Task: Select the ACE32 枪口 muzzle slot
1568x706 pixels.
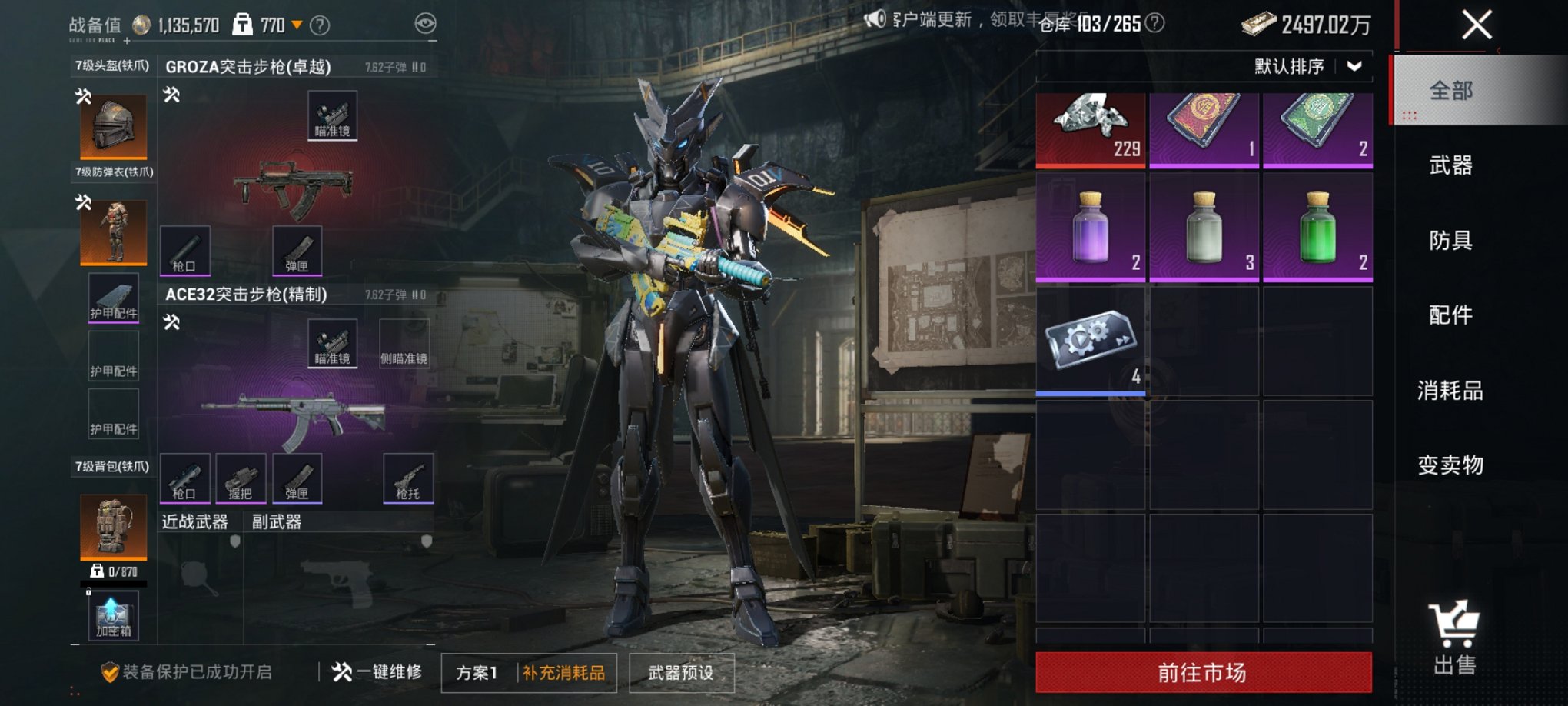Action: [x=187, y=478]
